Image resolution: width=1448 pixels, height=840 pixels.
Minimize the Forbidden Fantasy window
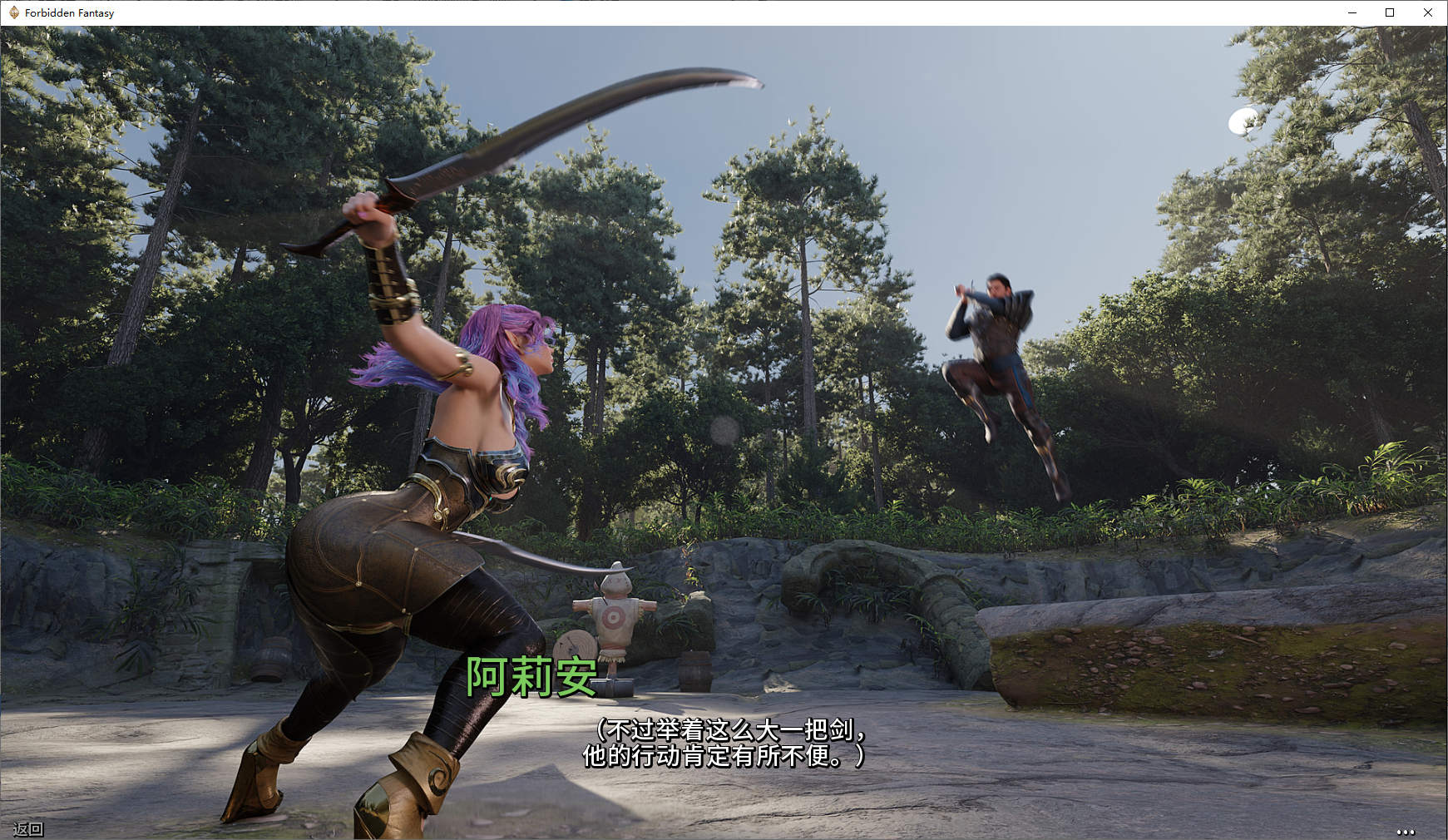click(1352, 12)
